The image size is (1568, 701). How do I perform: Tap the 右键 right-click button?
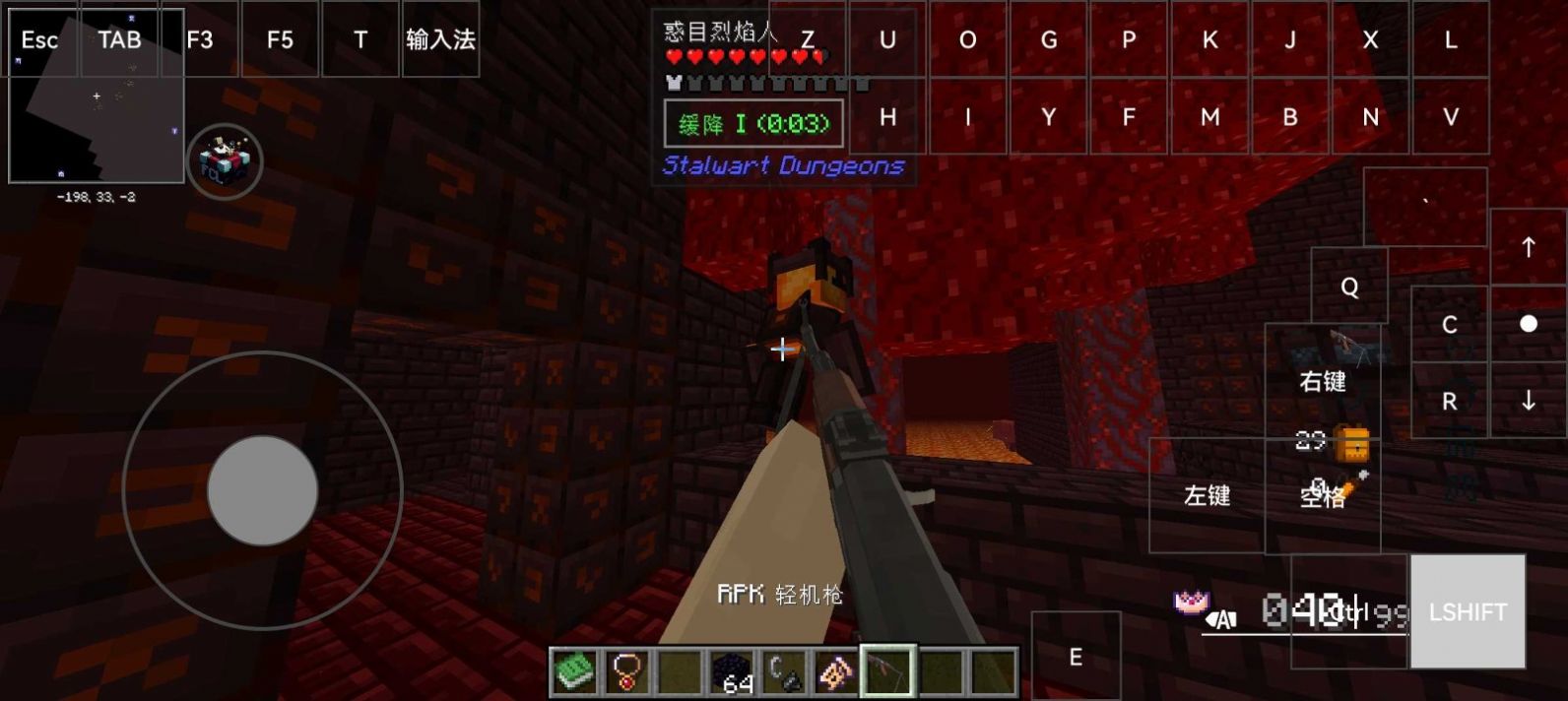1322,381
